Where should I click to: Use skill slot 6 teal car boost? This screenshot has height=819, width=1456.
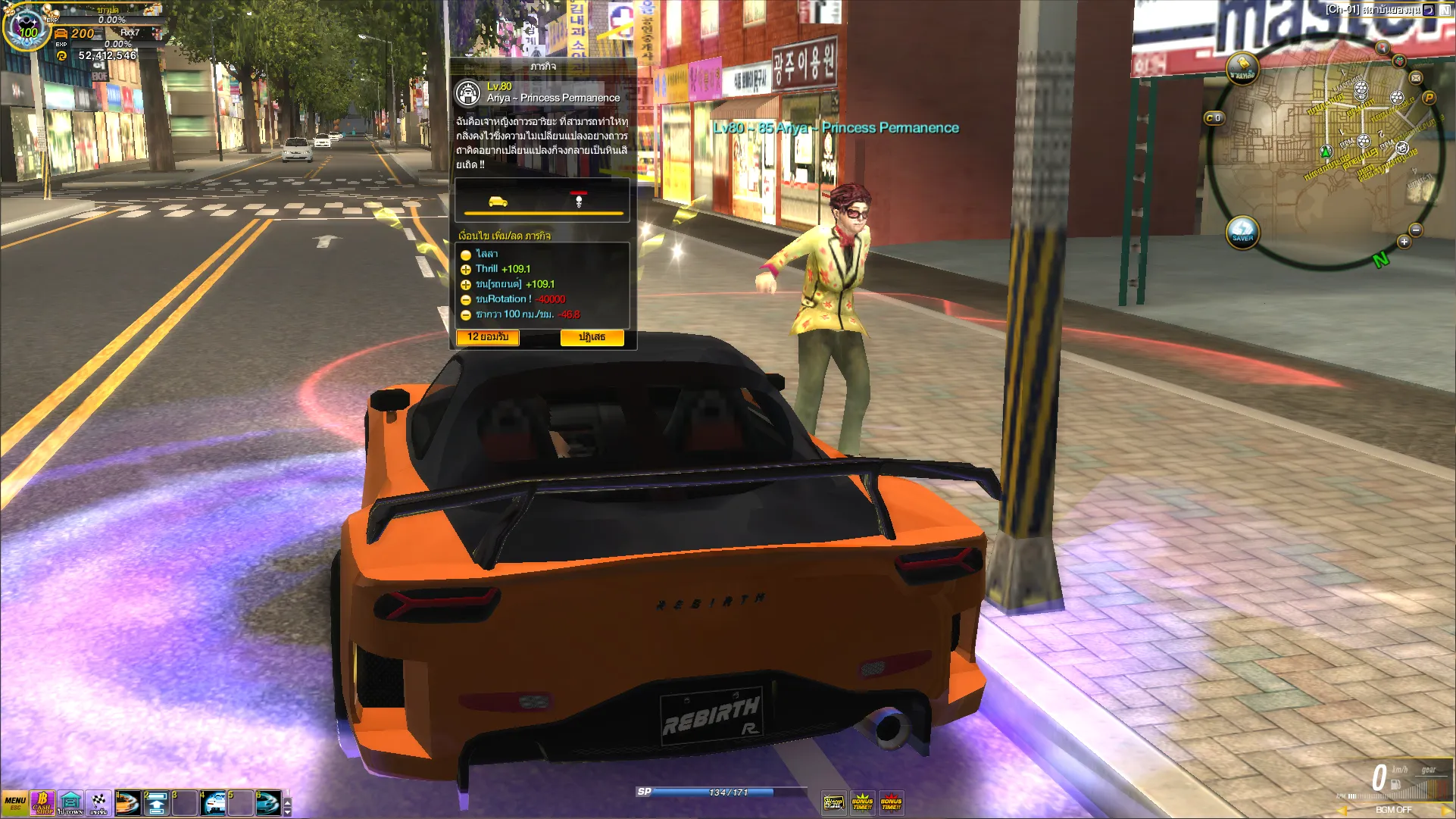(268, 803)
